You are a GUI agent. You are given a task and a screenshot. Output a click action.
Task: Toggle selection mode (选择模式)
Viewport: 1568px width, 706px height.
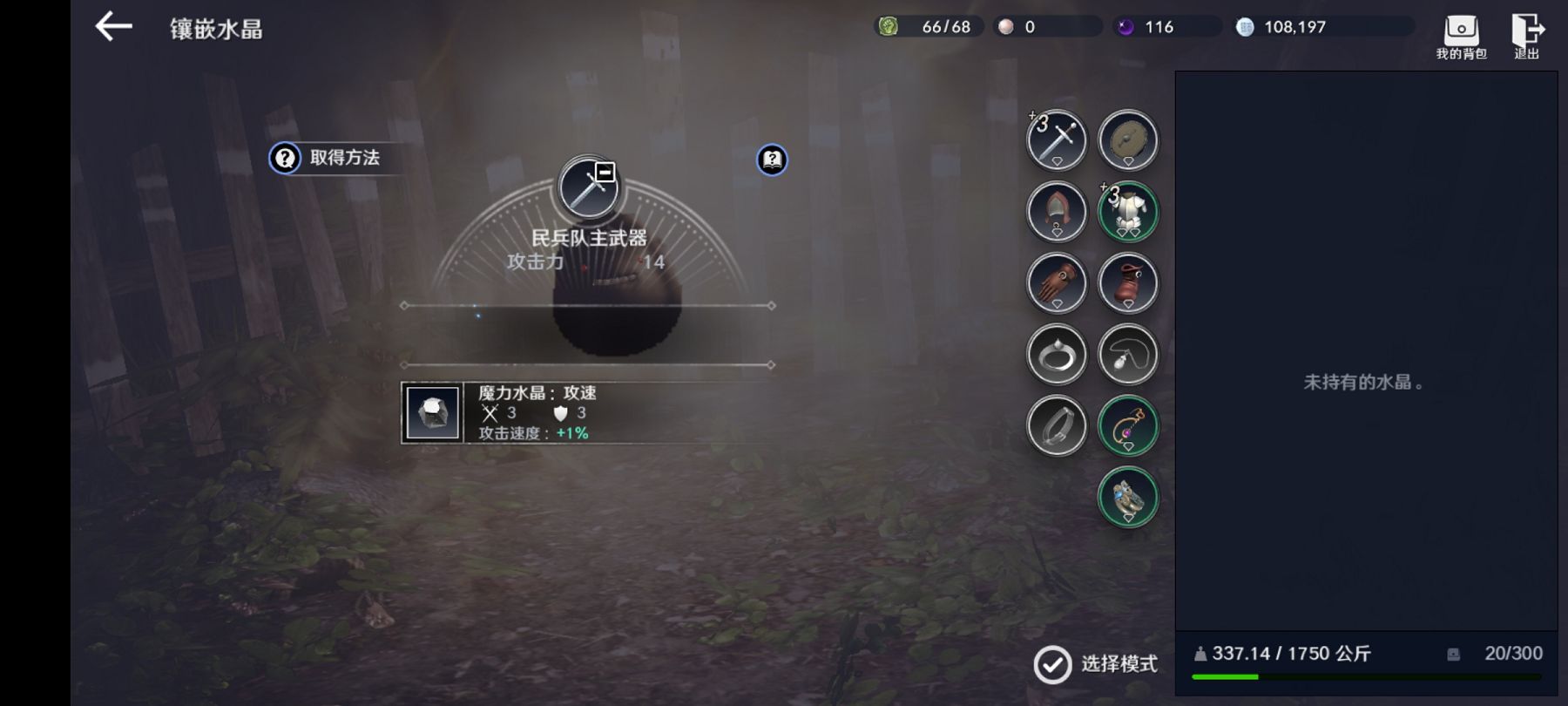click(1096, 664)
